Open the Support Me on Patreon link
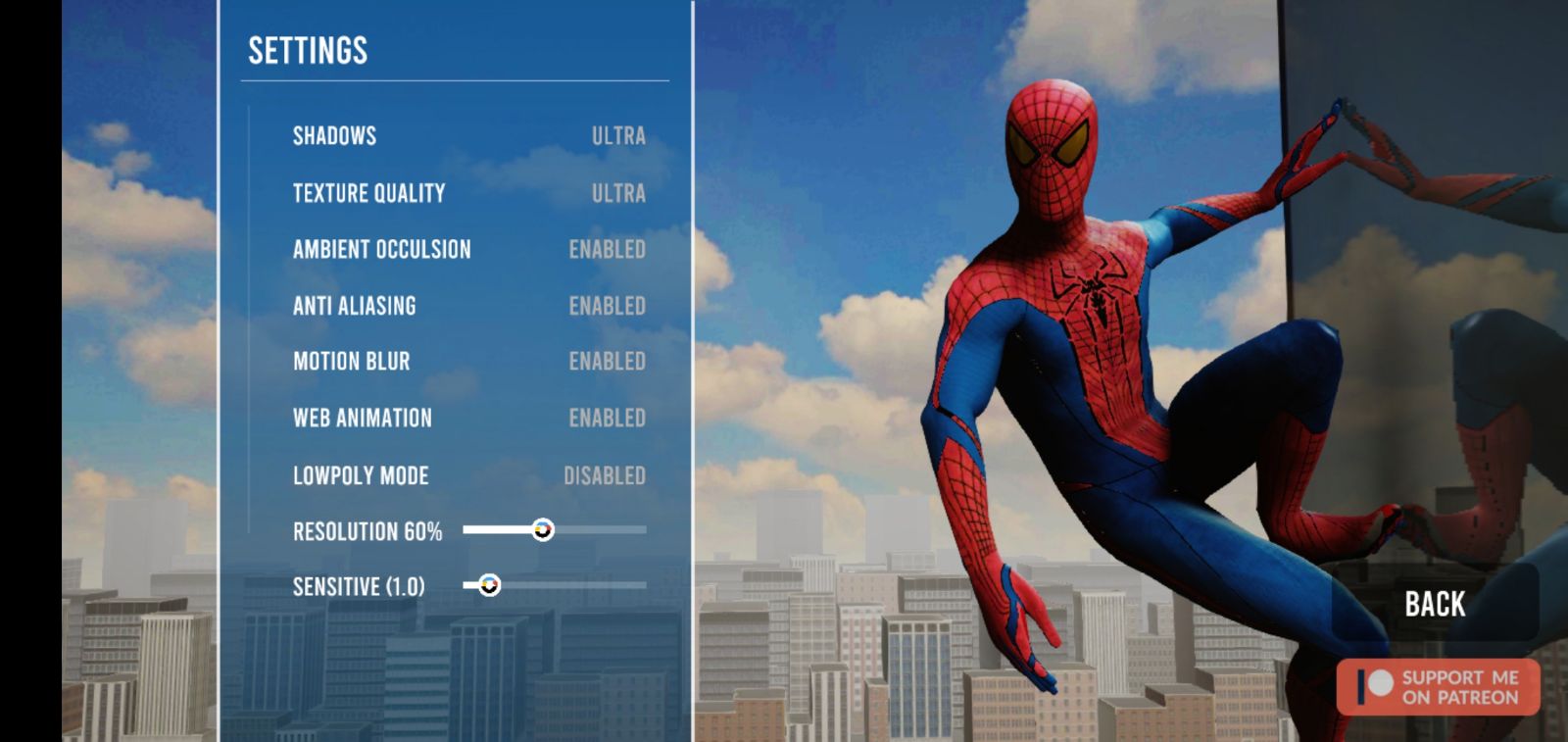Image resolution: width=1568 pixels, height=742 pixels. click(1438, 687)
